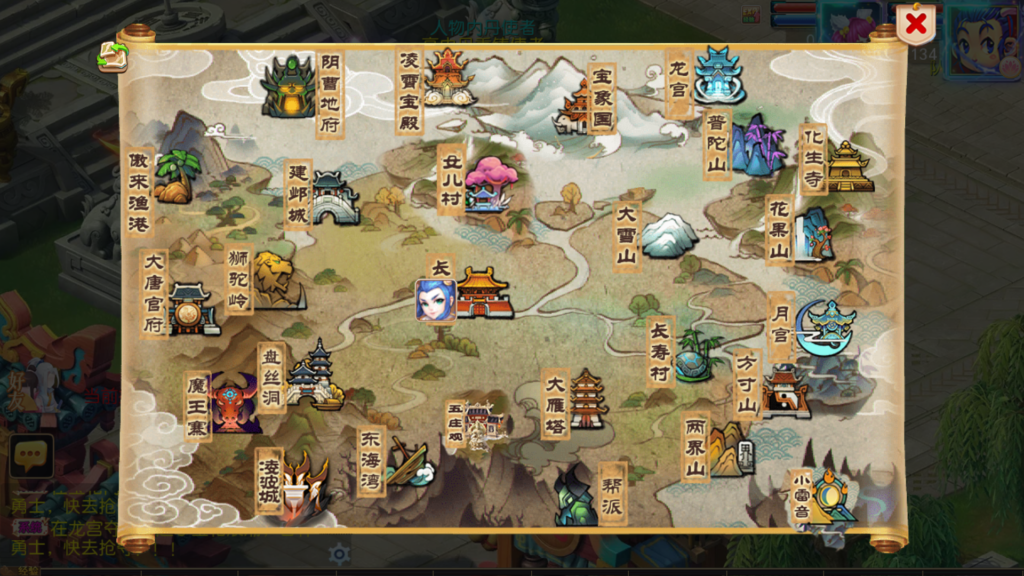This screenshot has height=576, width=1024.
Task: Select 方寸山 location
Action: [783, 390]
